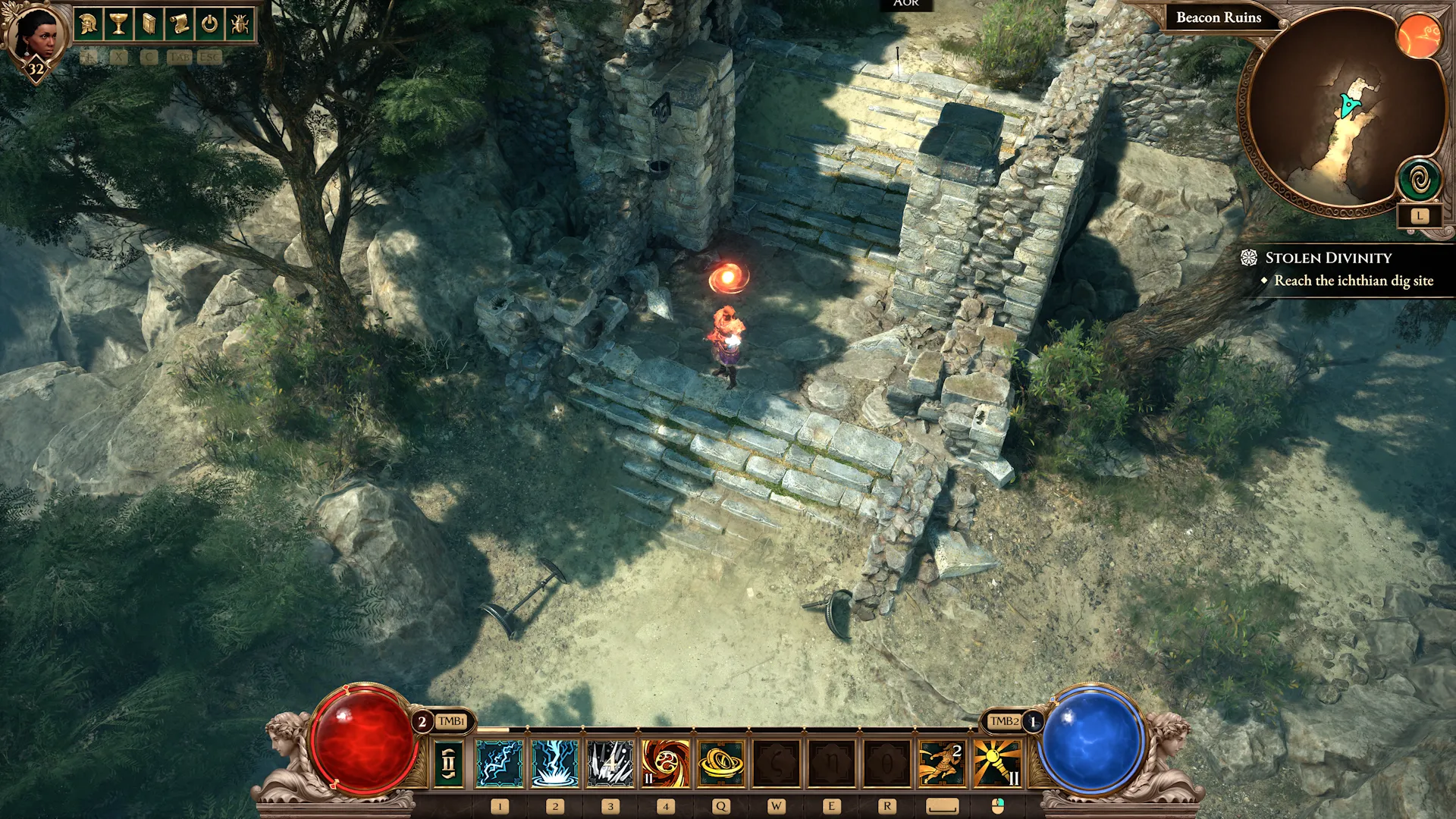Open the character sheet via the helmet icon
This screenshot has height=819, width=1456.
point(89,24)
